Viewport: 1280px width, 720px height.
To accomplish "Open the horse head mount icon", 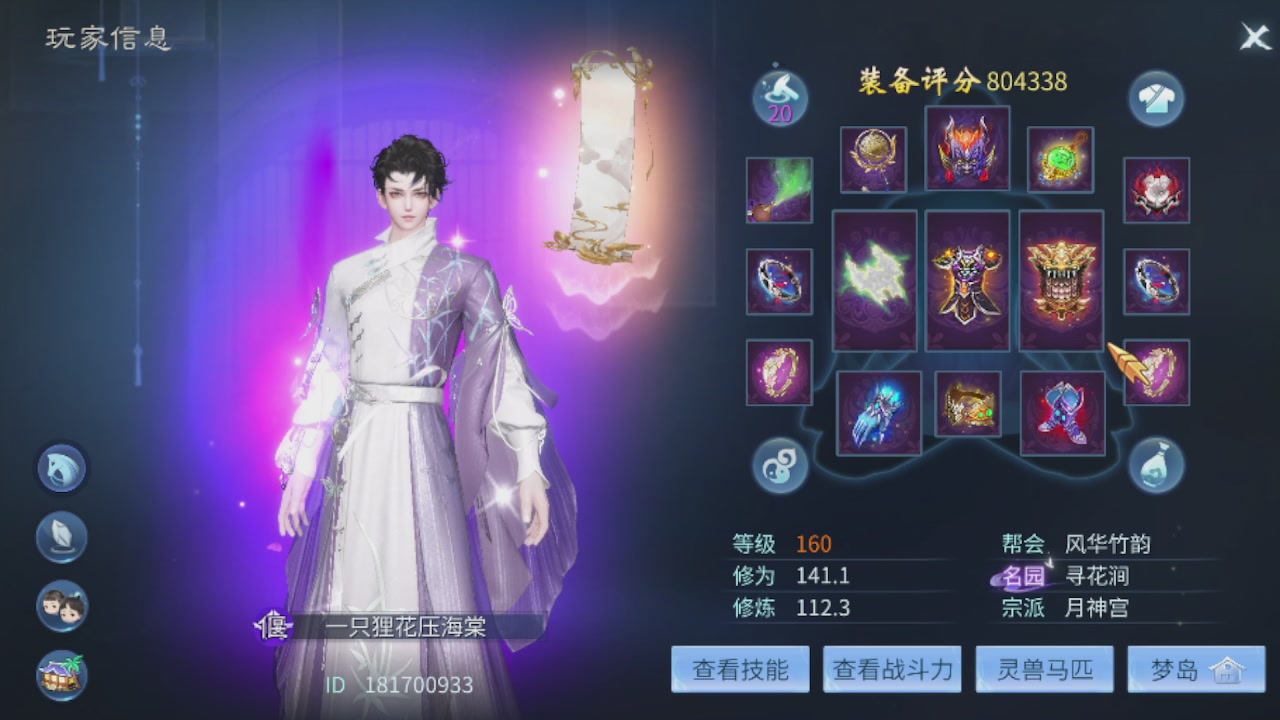I will tap(62, 469).
